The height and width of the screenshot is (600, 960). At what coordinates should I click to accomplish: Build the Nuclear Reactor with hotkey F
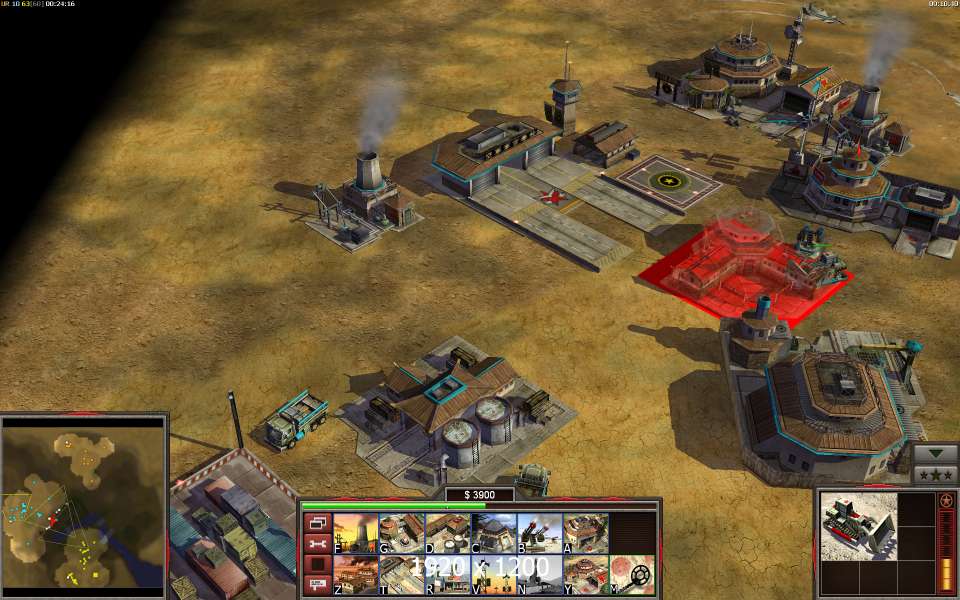tap(355, 534)
